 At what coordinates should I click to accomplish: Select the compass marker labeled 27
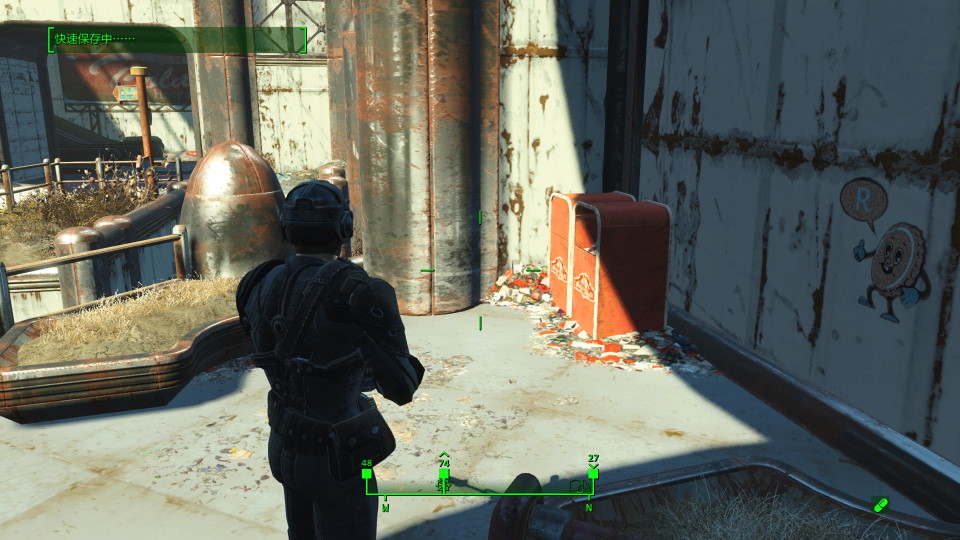(x=593, y=472)
